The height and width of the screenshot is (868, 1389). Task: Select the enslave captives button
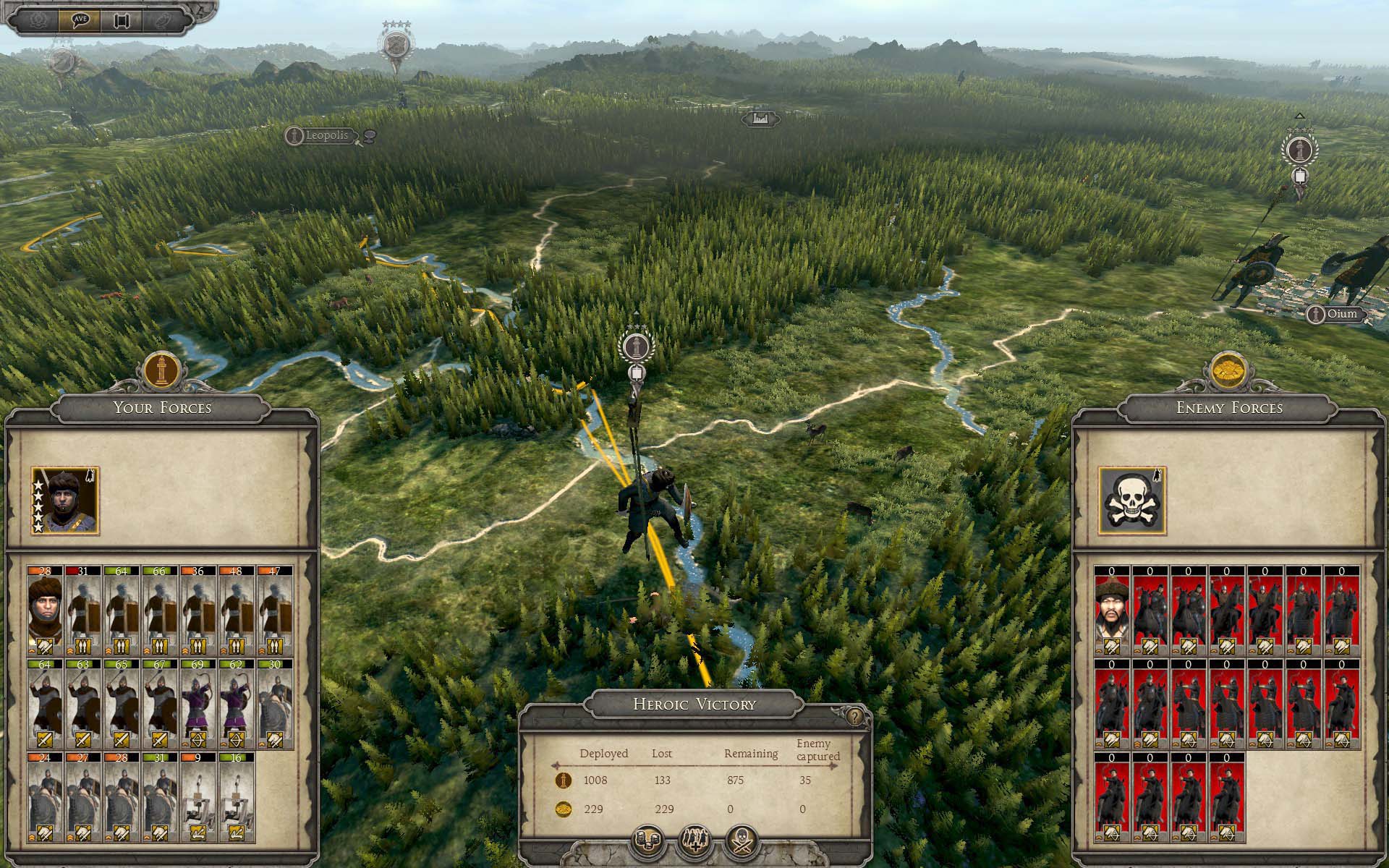(x=694, y=841)
